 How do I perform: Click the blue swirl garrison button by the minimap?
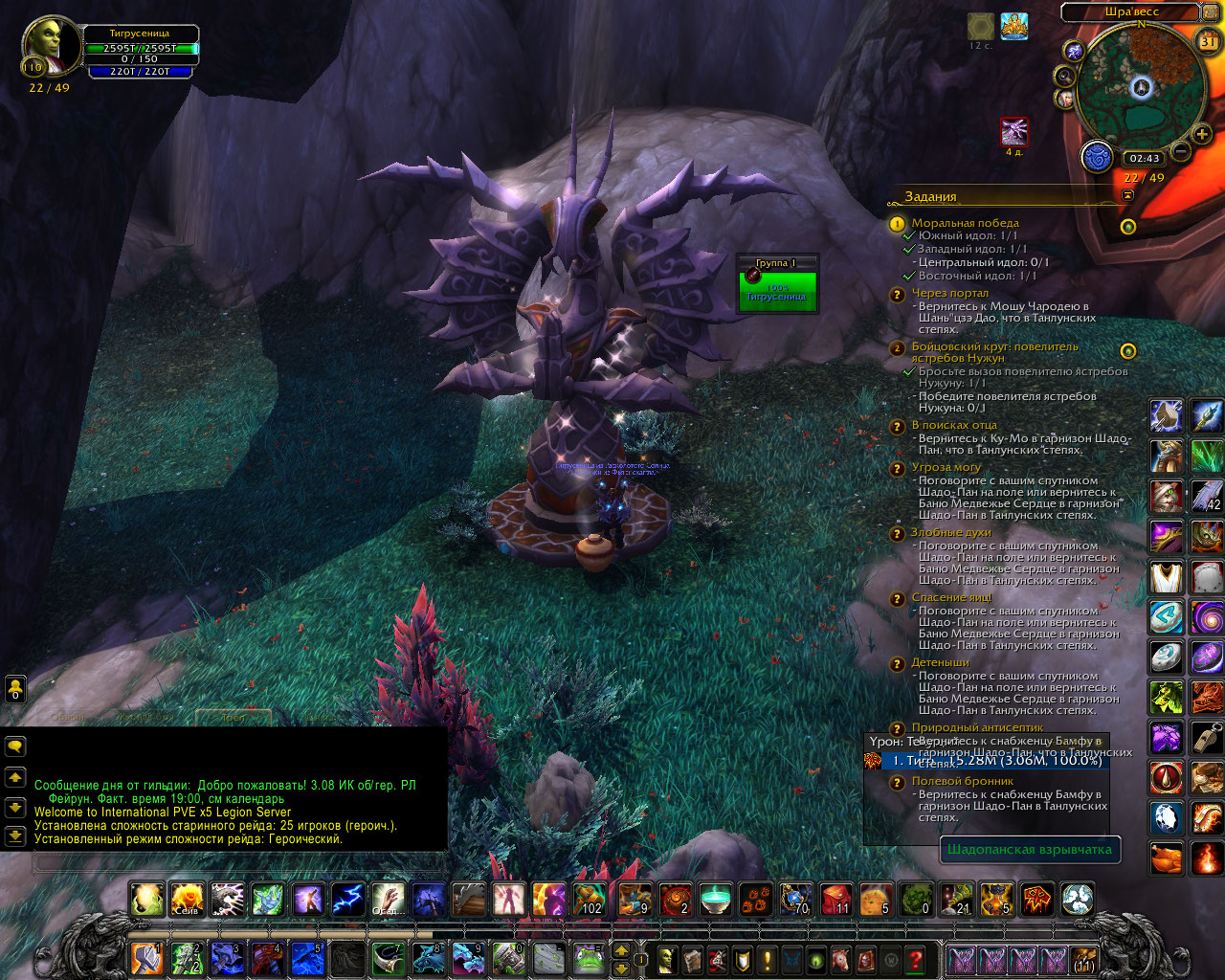tap(1097, 157)
